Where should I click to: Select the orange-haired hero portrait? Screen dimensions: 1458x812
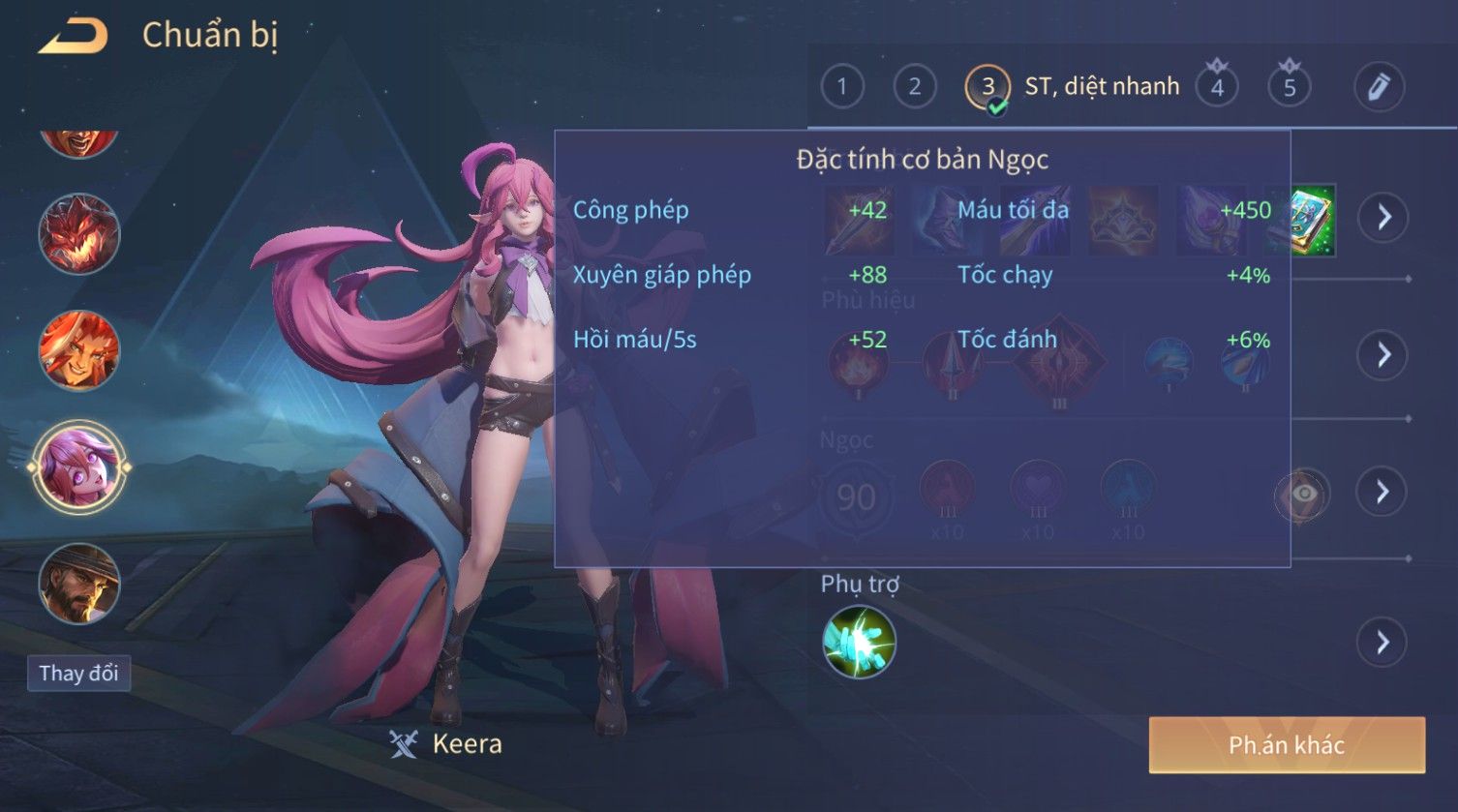(x=78, y=350)
